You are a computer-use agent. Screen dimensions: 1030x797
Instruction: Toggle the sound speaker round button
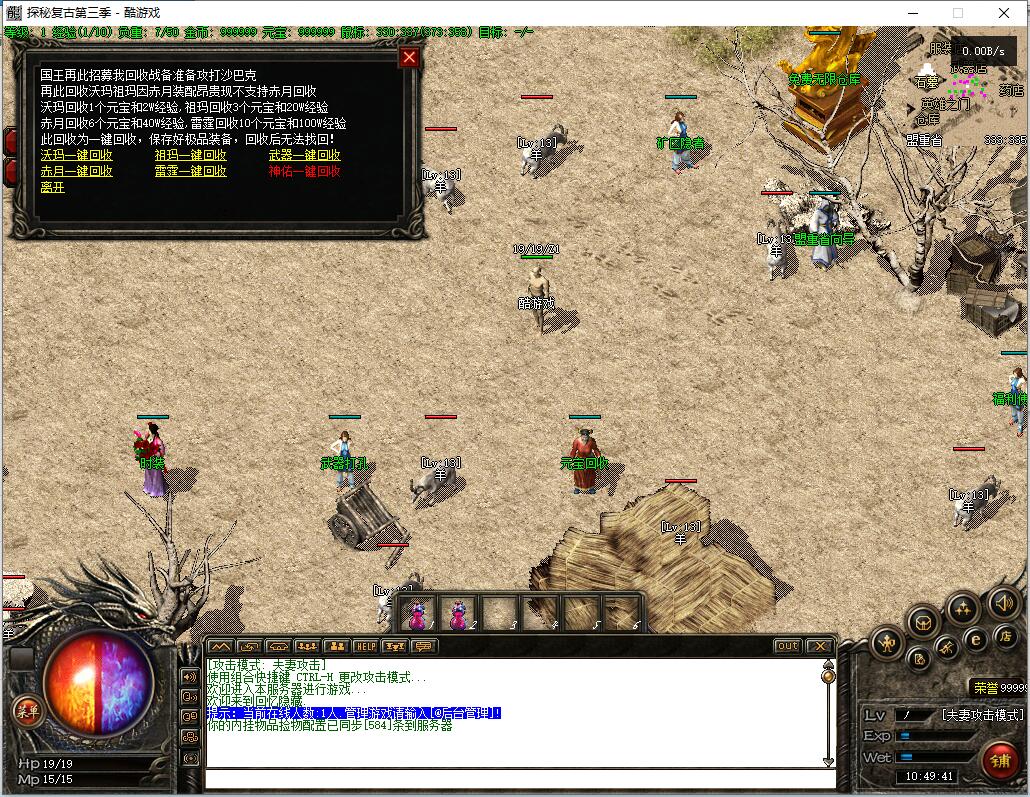(1003, 603)
